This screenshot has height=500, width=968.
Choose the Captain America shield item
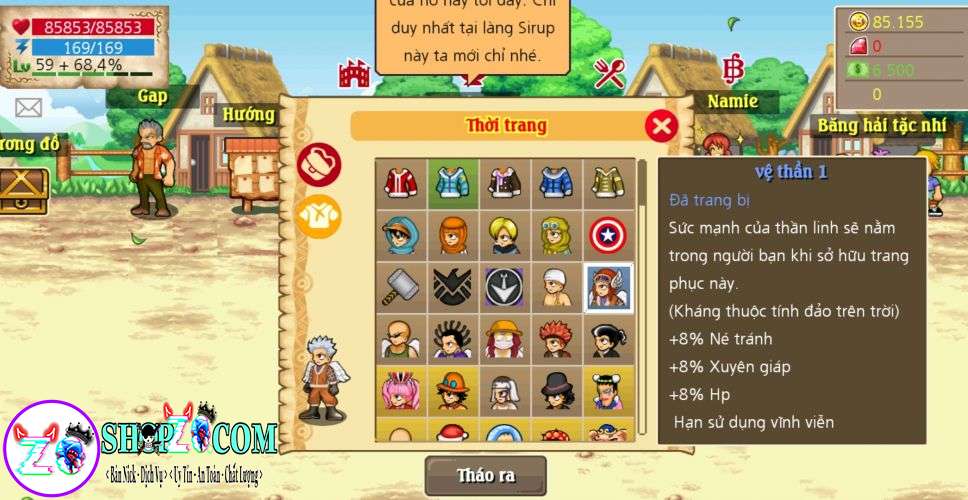(607, 235)
